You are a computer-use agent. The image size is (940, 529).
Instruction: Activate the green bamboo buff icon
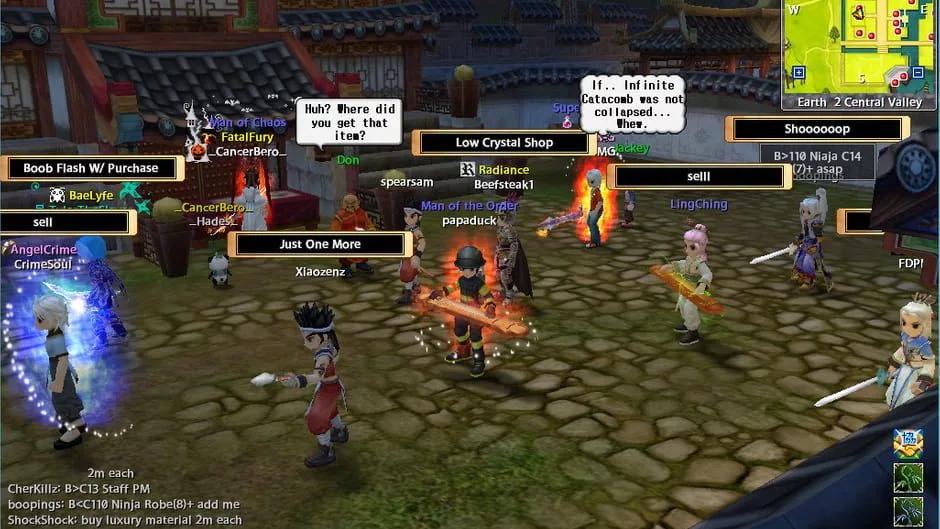[908, 477]
